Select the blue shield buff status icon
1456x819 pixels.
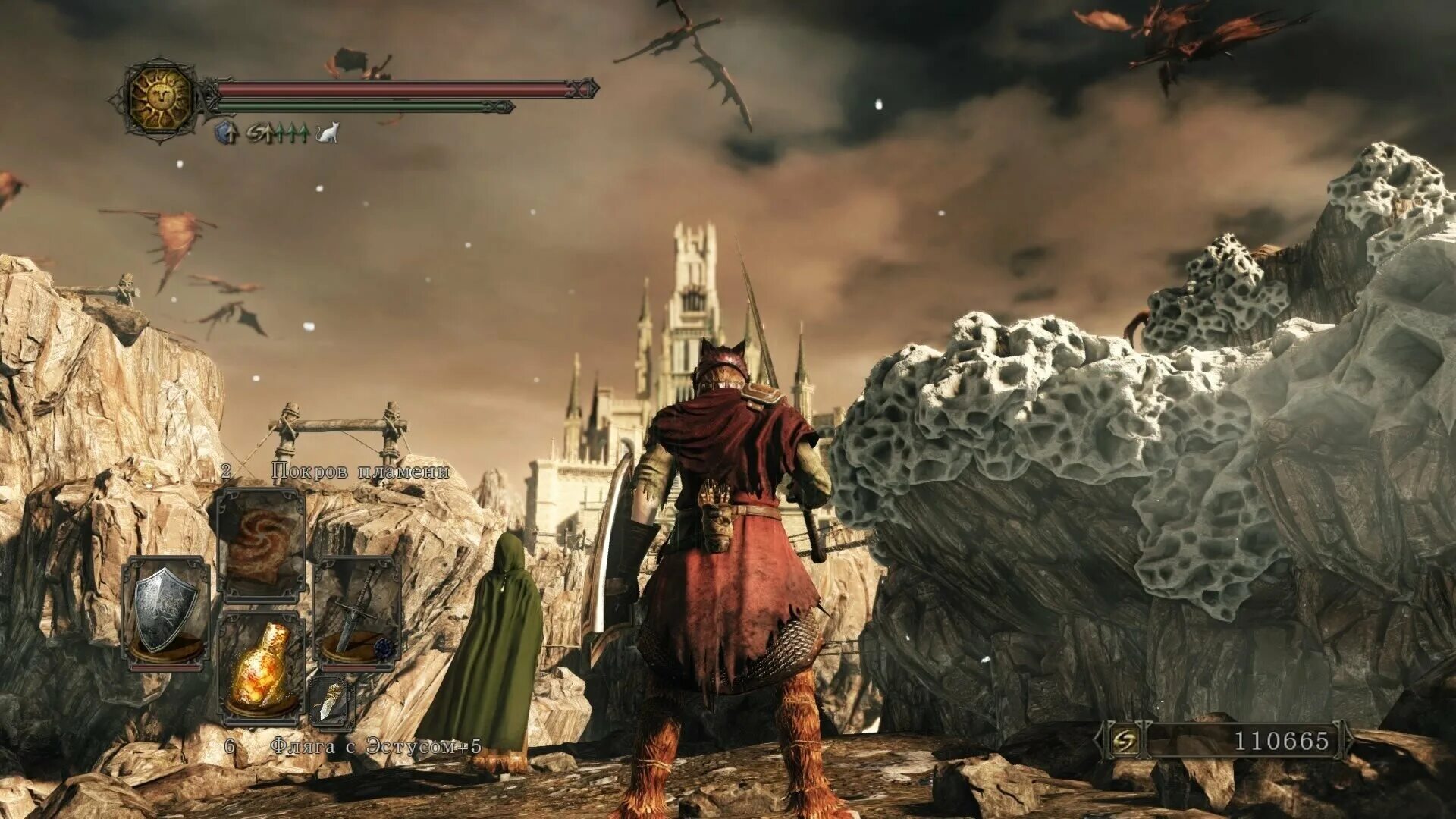coord(227,133)
